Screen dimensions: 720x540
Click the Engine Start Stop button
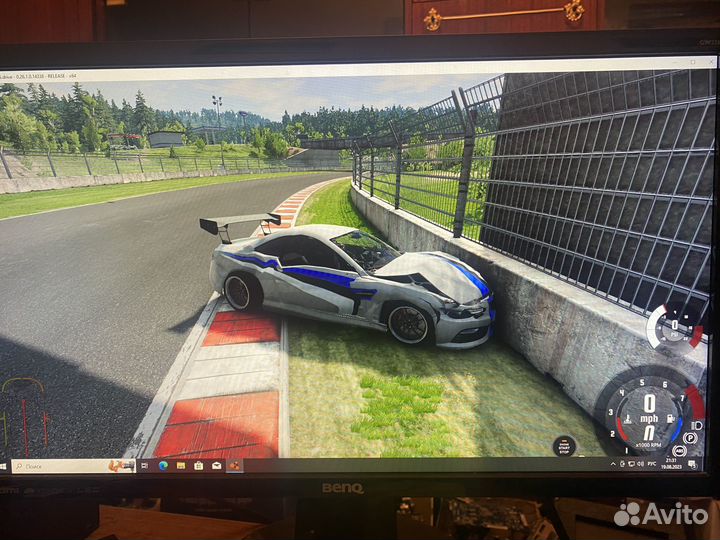[564, 446]
